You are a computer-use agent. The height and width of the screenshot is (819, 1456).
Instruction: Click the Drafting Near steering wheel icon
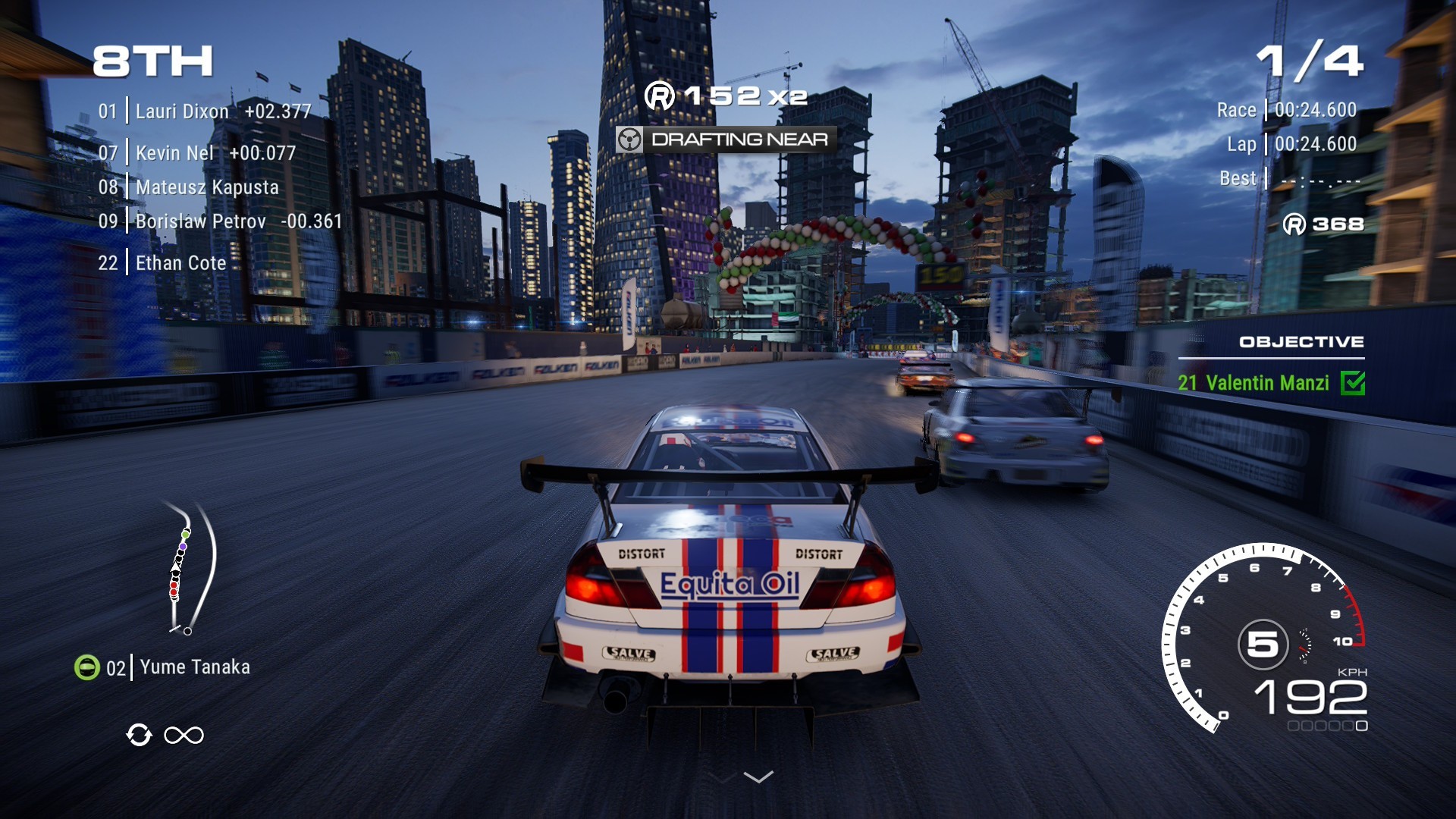629,140
